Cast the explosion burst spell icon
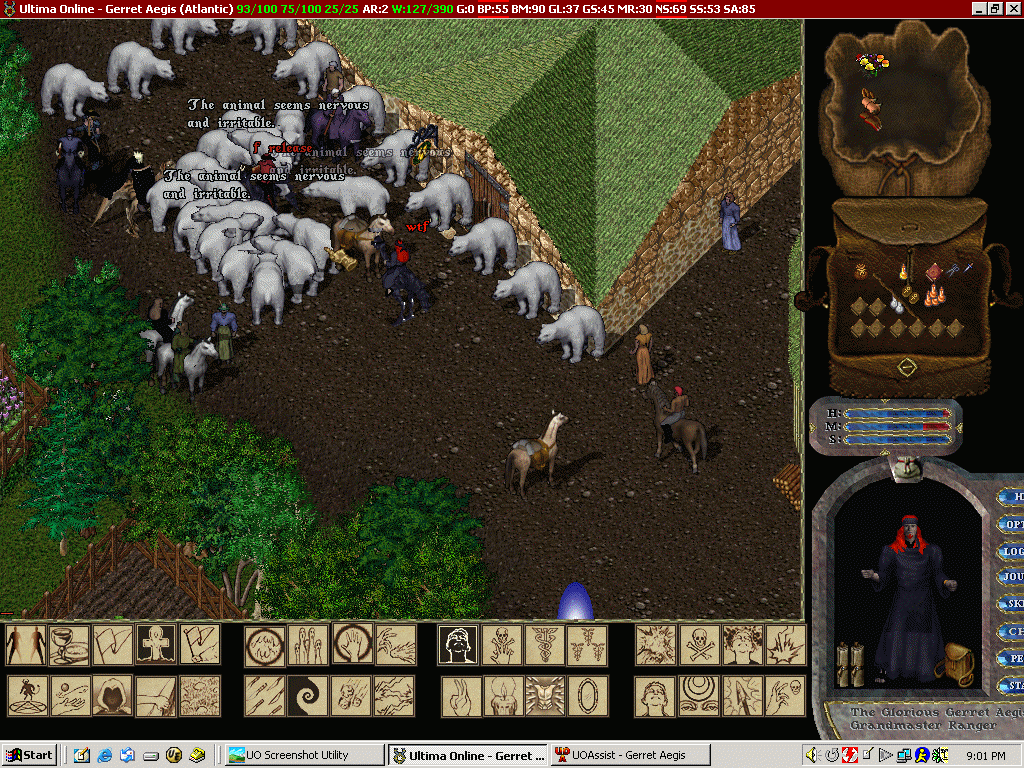 pos(656,645)
